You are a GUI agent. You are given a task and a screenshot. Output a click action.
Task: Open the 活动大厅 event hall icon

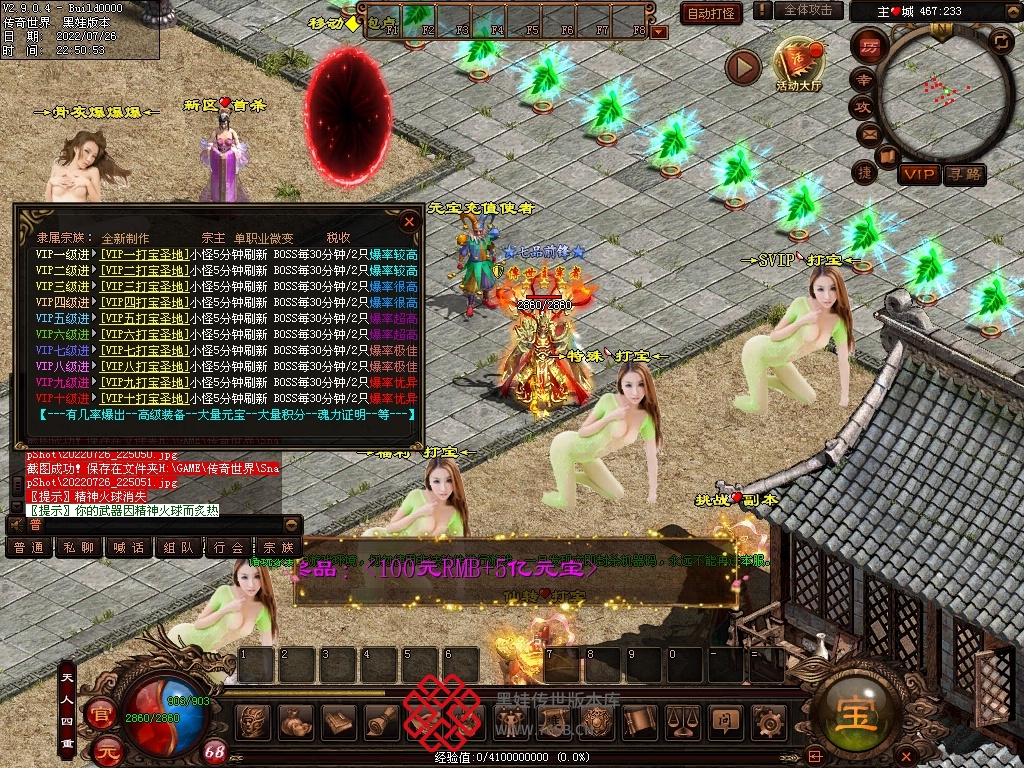(798, 62)
